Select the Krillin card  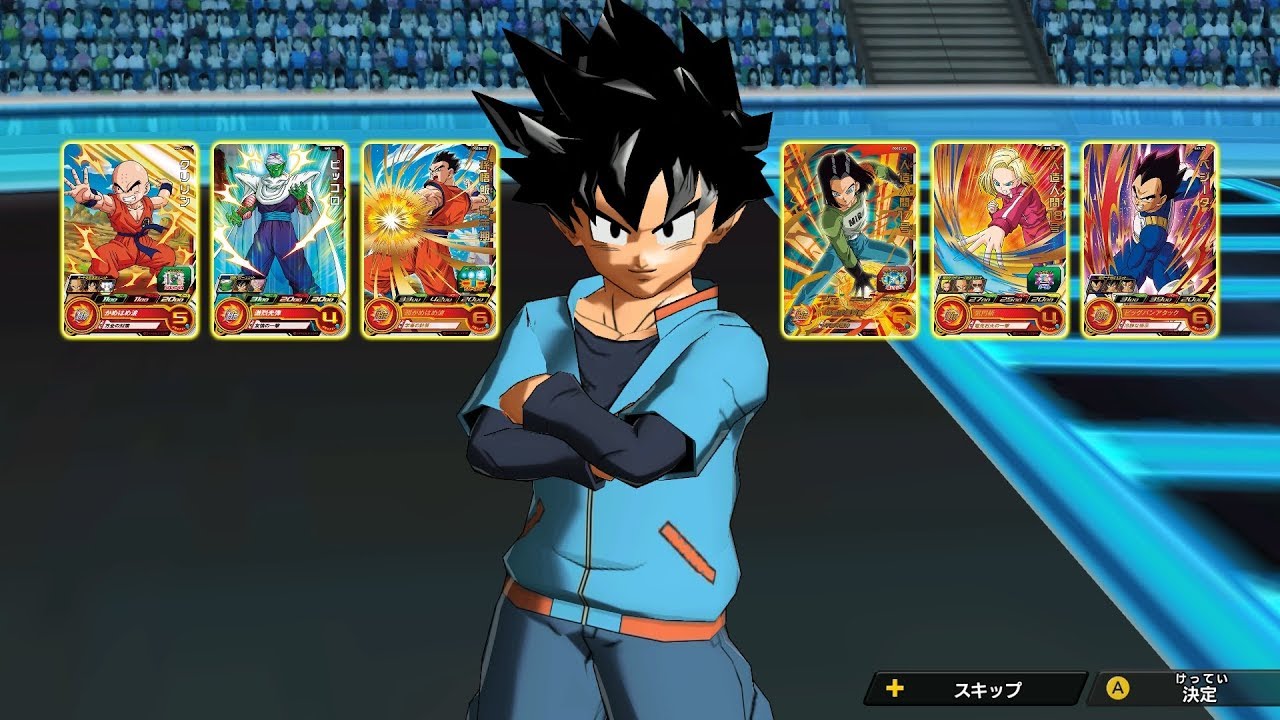(x=130, y=240)
